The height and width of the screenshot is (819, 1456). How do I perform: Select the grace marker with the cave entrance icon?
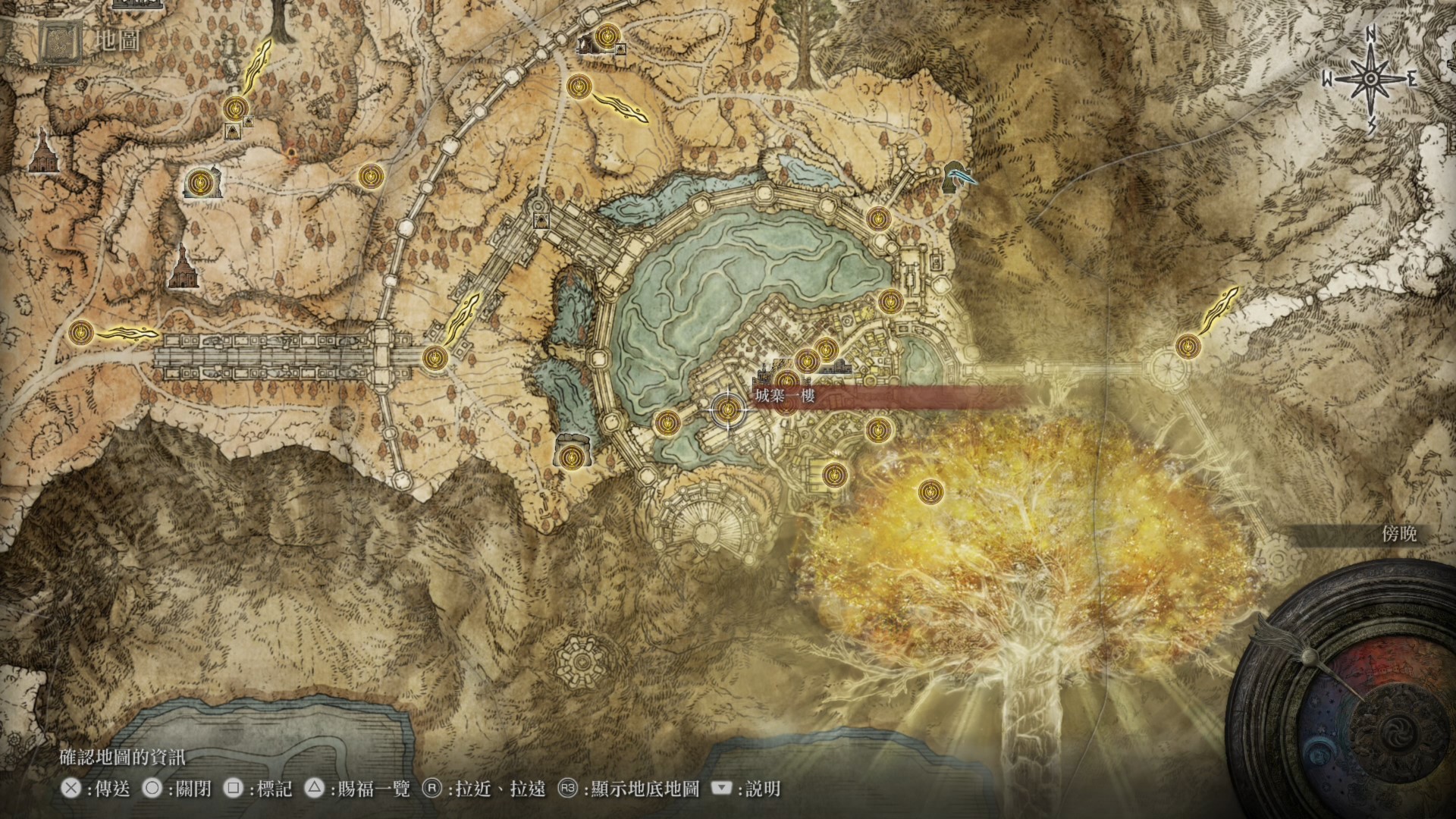pyautogui.click(x=200, y=184)
